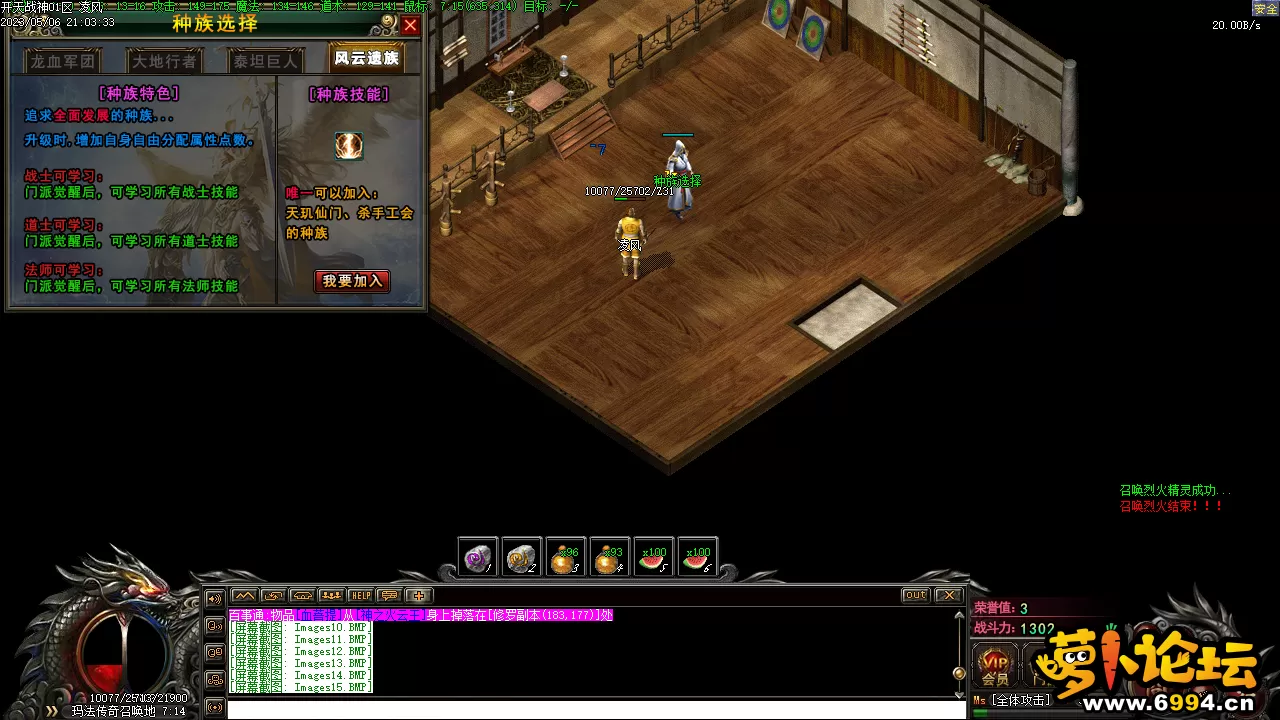Use the purple scroll in hotbar slot 1
This screenshot has width=1280, height=720.
[x=478, y=558]
